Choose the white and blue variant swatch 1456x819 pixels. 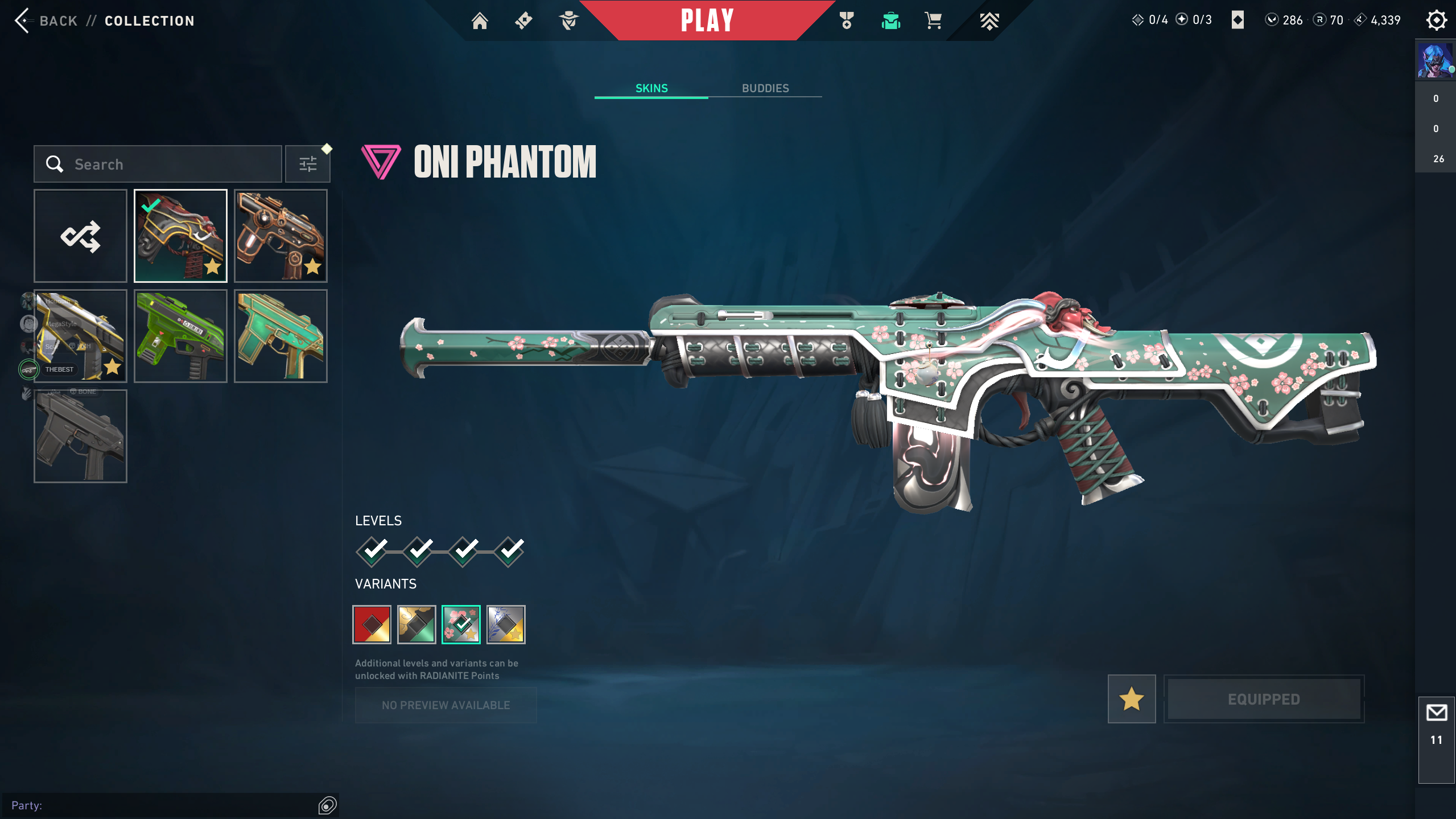506,624
